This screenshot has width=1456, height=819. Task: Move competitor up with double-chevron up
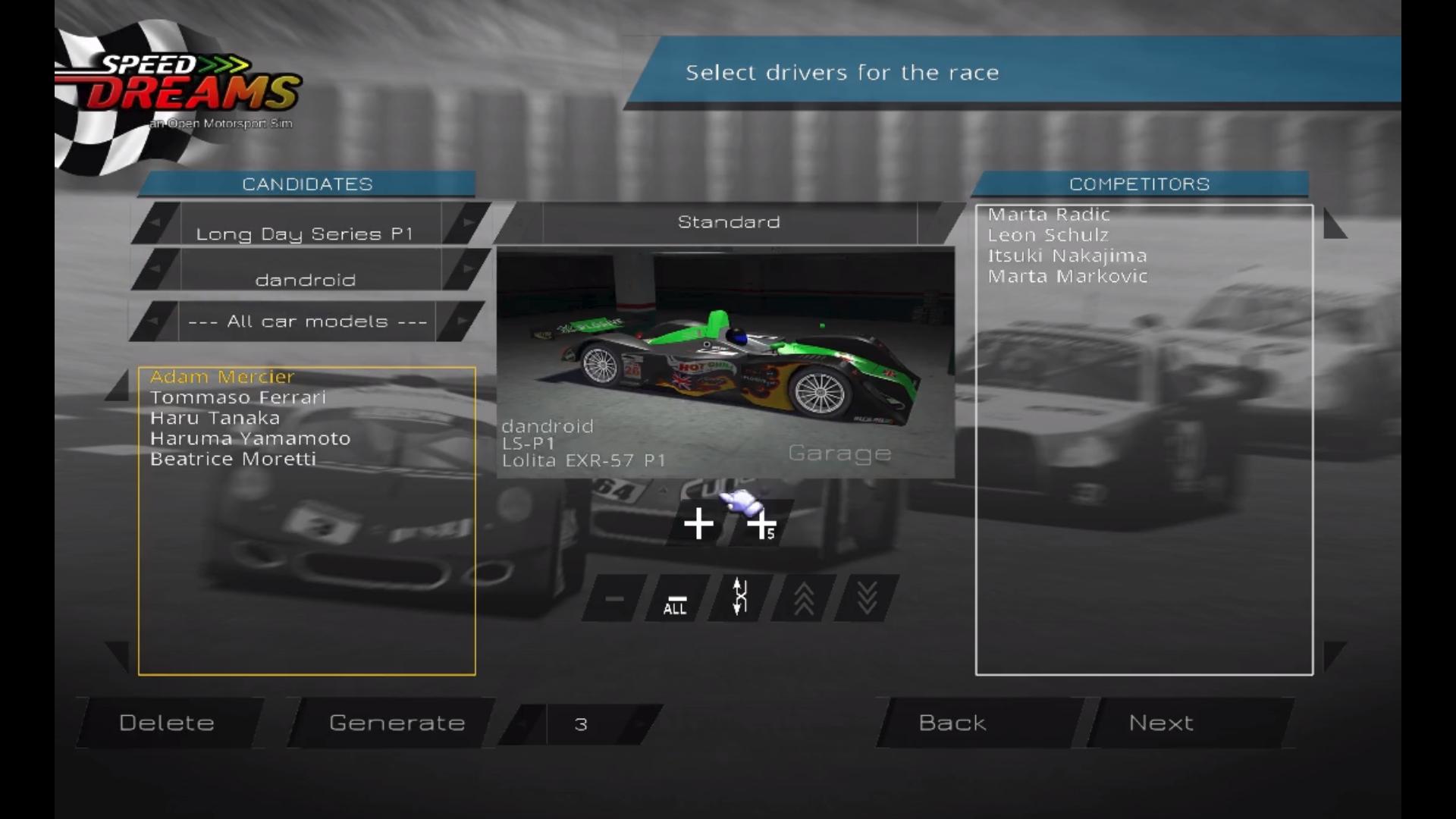click(x=804, y=599)
